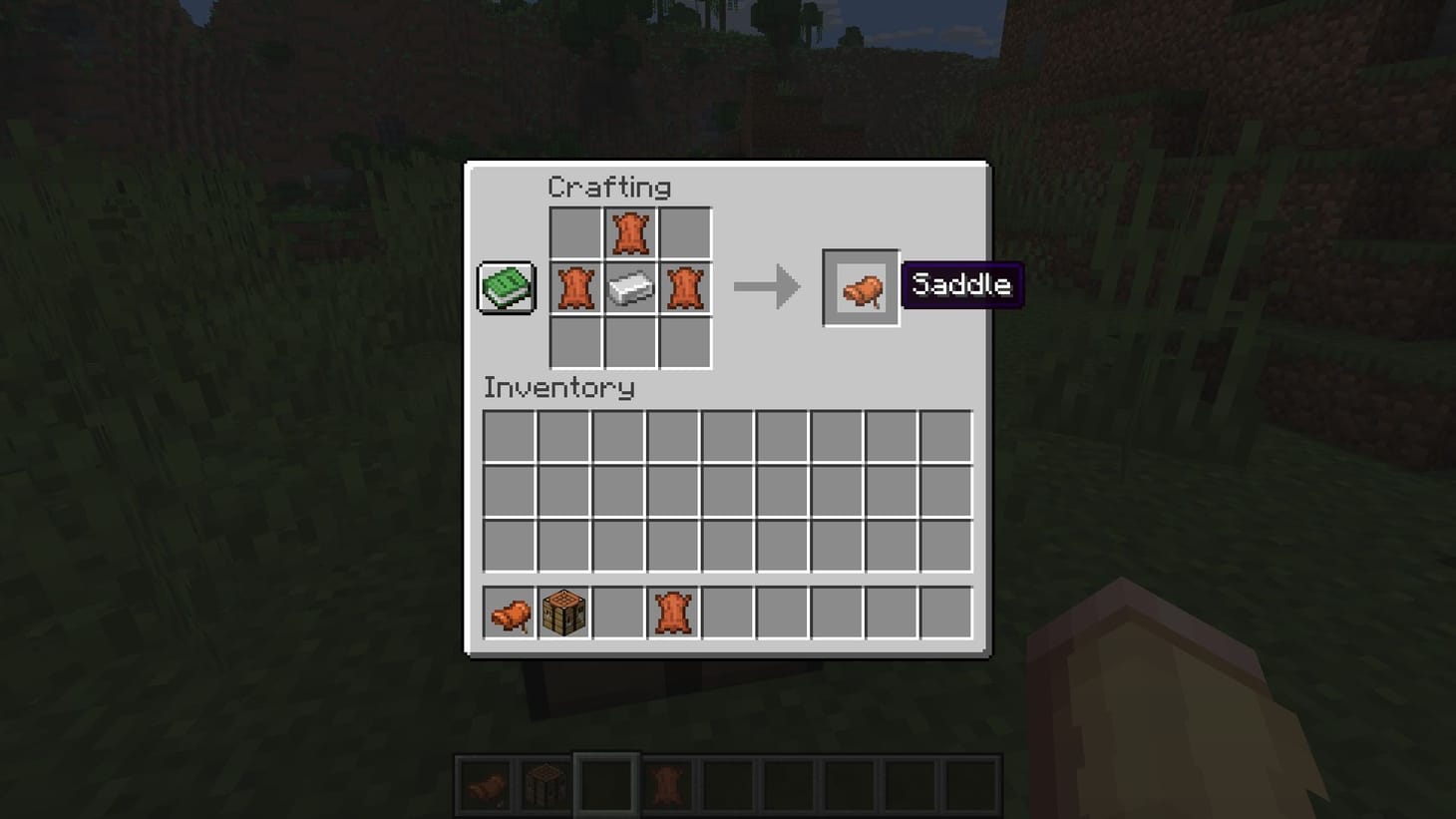Pick up the leather item in the hotbar row
The height and width of the screenshot is (819, 1456).
[x=672, y=612]
